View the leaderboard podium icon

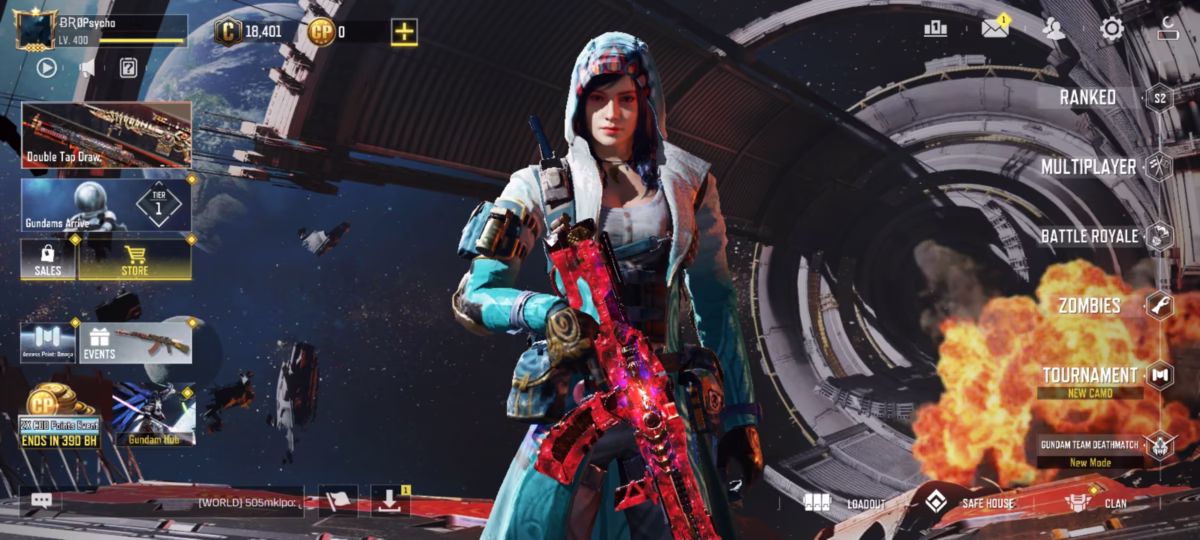tap(935, 29)
